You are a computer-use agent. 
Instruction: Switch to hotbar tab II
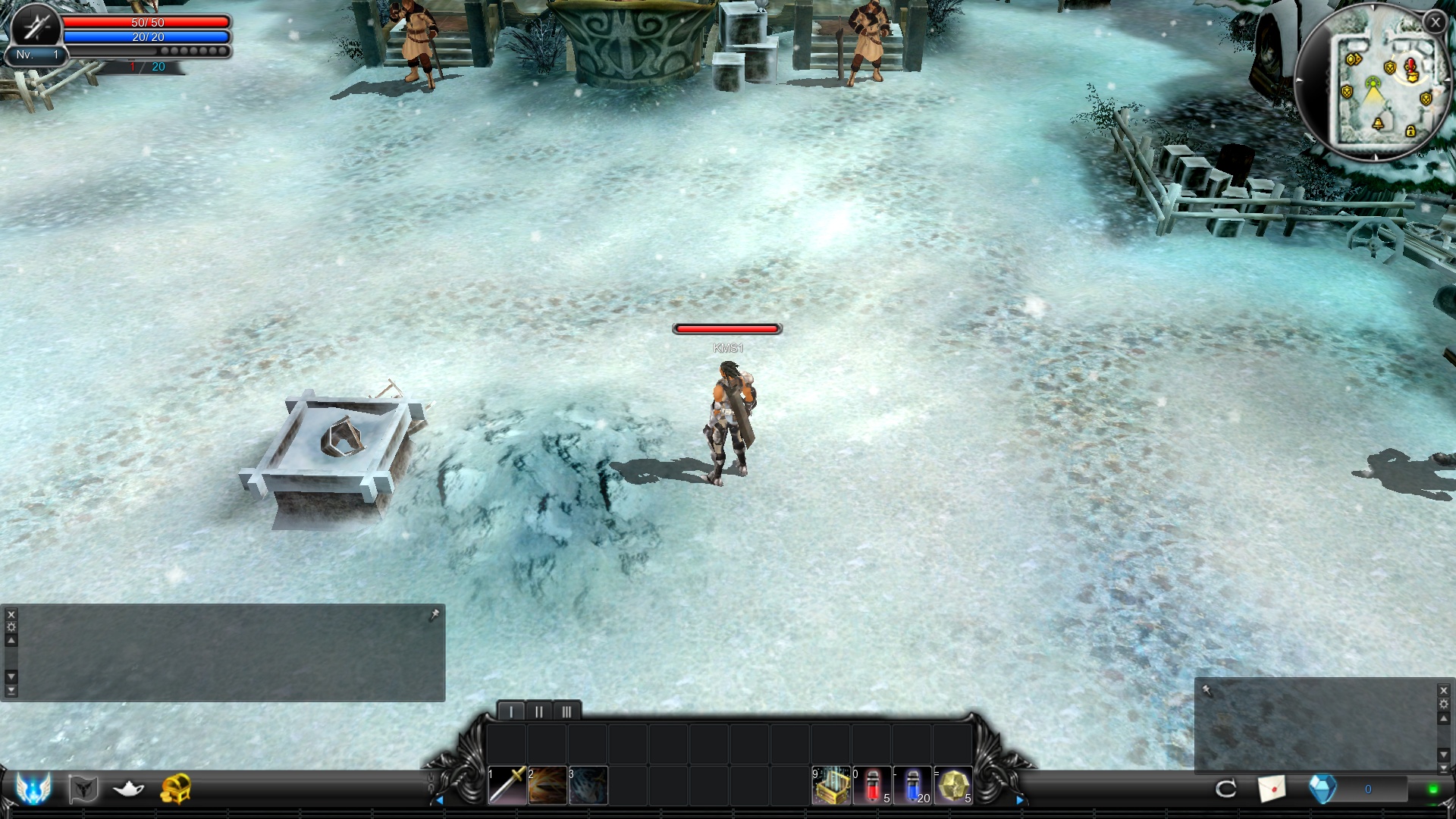(x=538, y=711)
